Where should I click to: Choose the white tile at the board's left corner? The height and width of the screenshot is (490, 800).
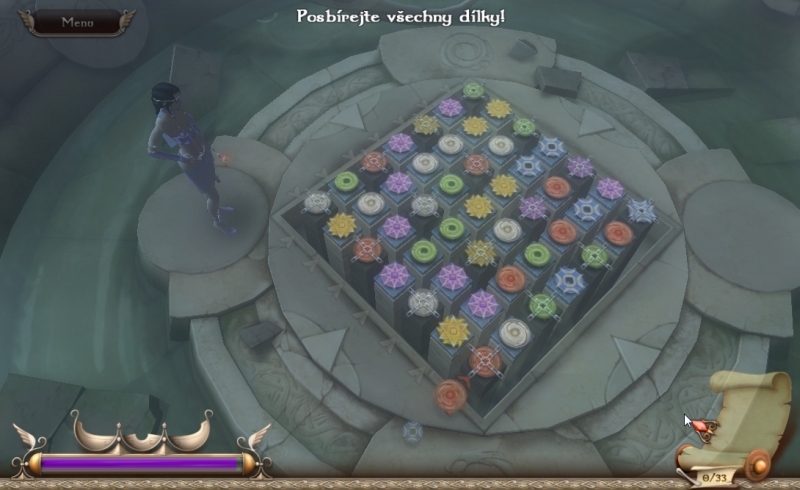(317, 202)
